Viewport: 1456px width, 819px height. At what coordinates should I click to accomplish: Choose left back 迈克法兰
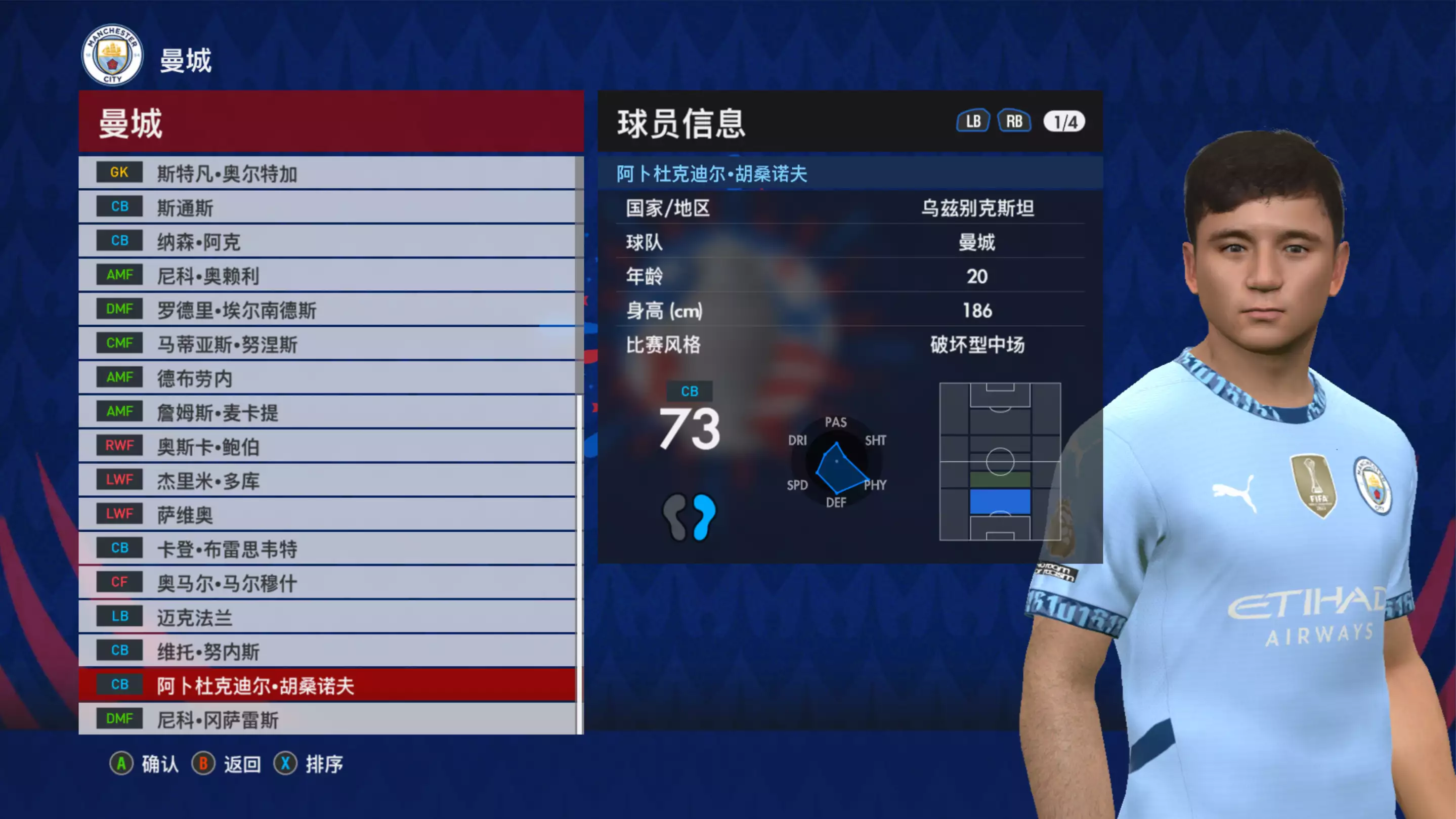(x=328, y=617)
